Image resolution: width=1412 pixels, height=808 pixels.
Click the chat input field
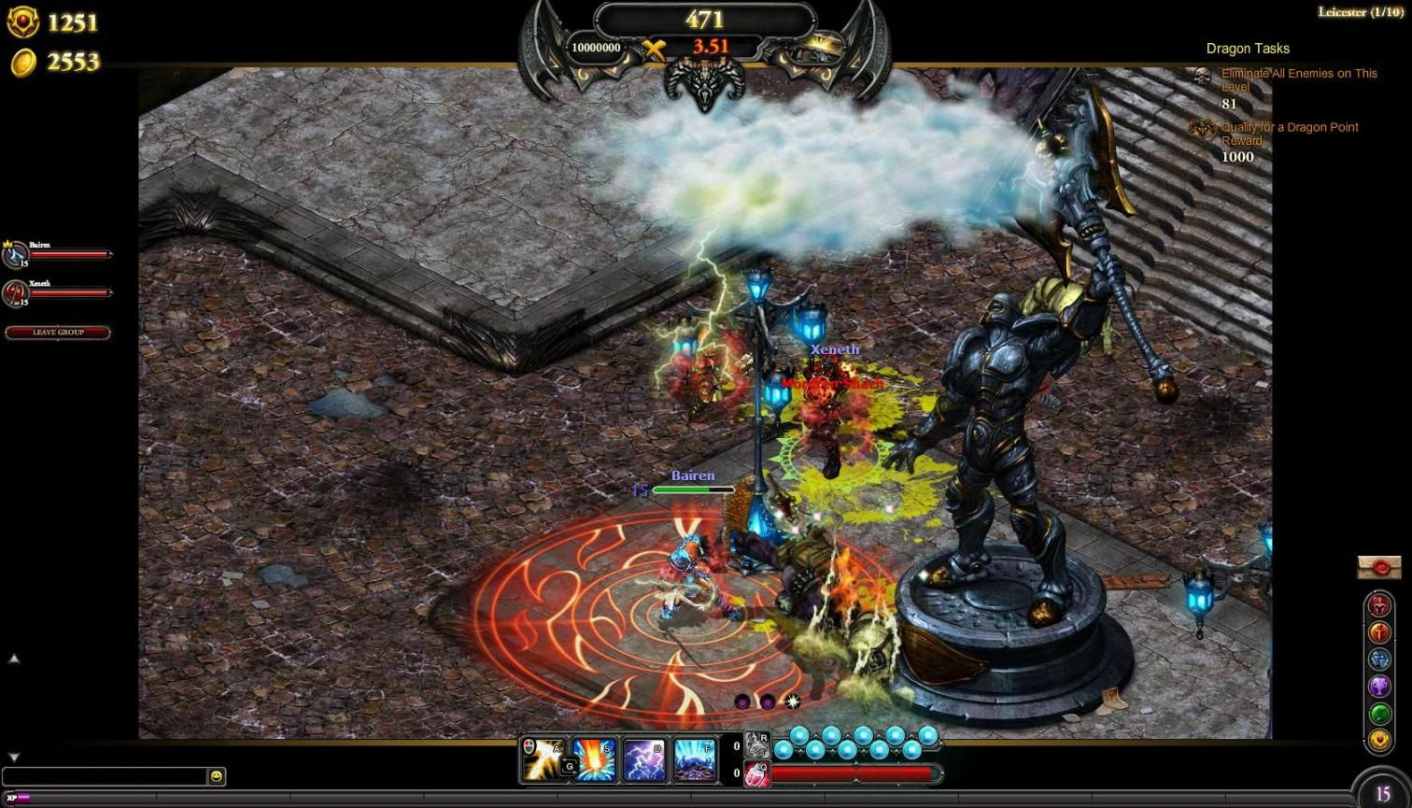click(x=100, y=776)
